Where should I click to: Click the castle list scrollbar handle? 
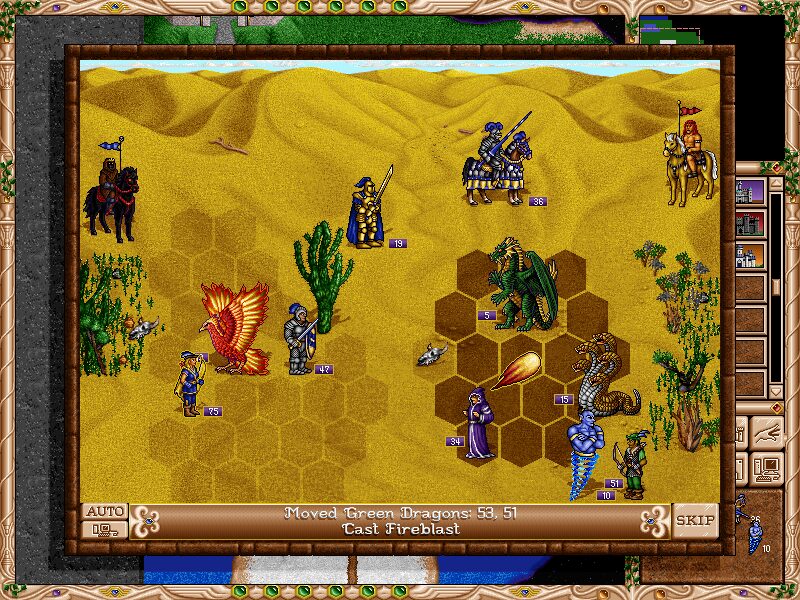coord(776,287)
